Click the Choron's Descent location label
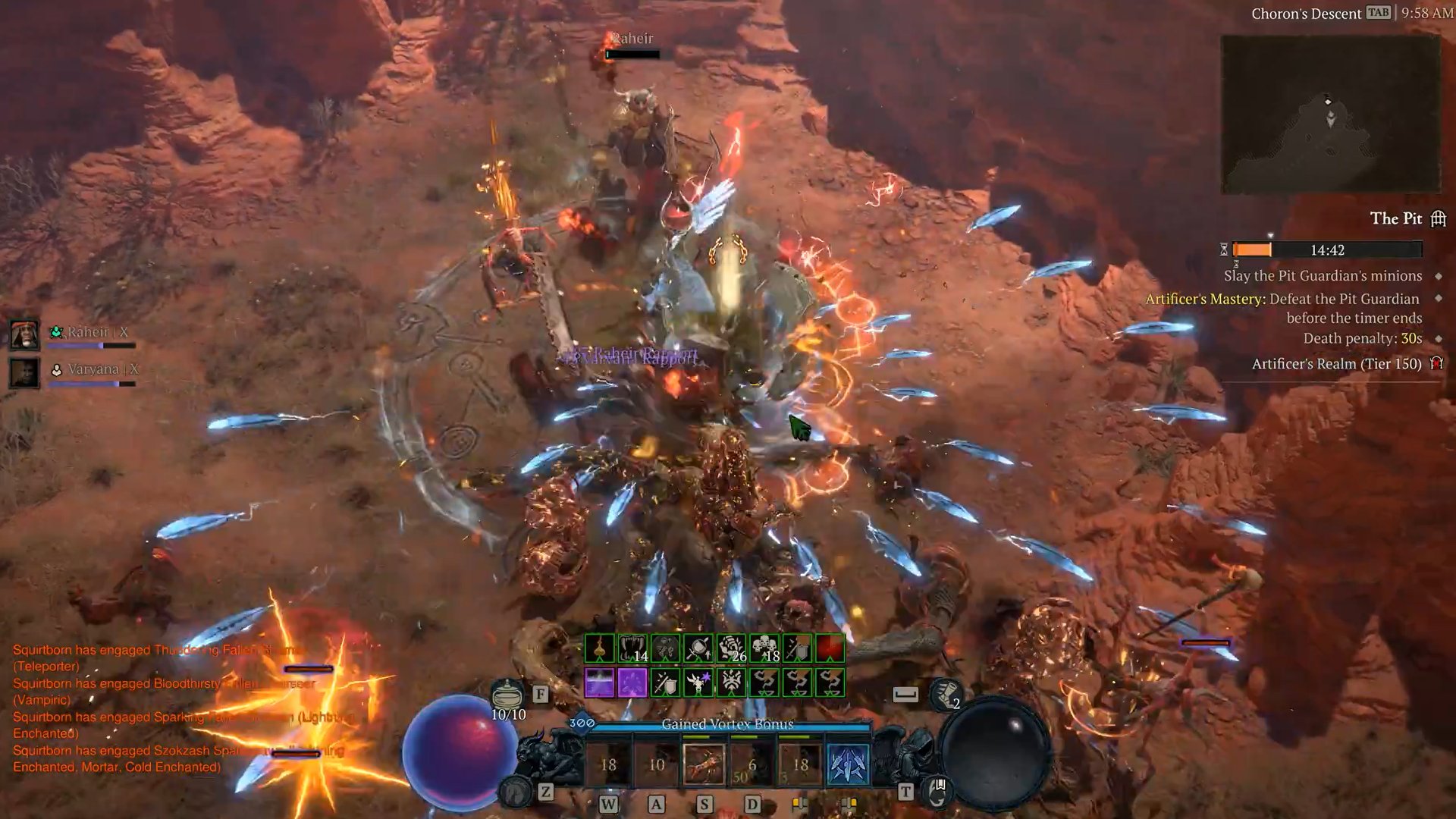Viewport: 1456px width, 819px height. coord(1306,14)
